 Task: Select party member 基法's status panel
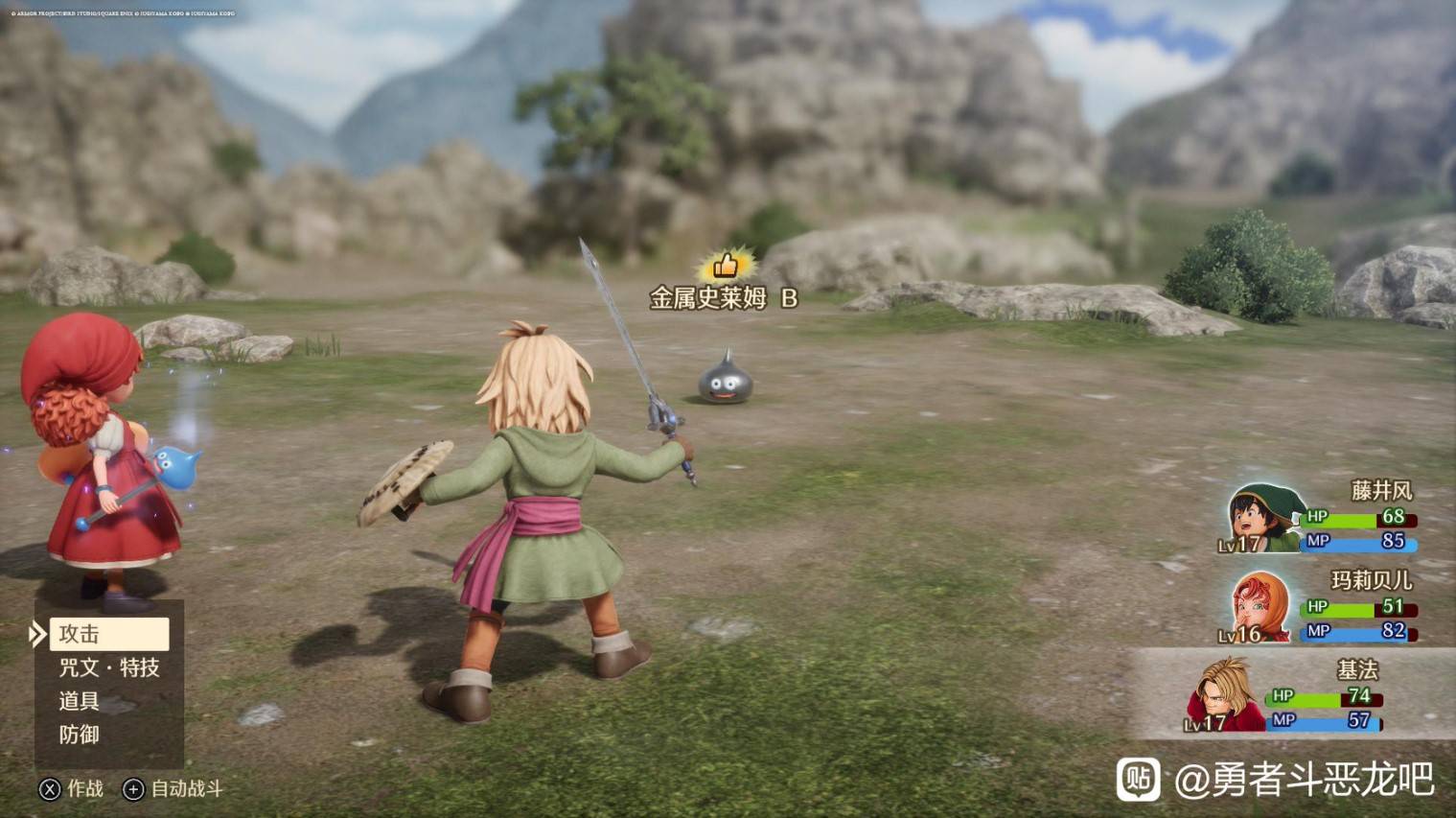click(1289, 695)
